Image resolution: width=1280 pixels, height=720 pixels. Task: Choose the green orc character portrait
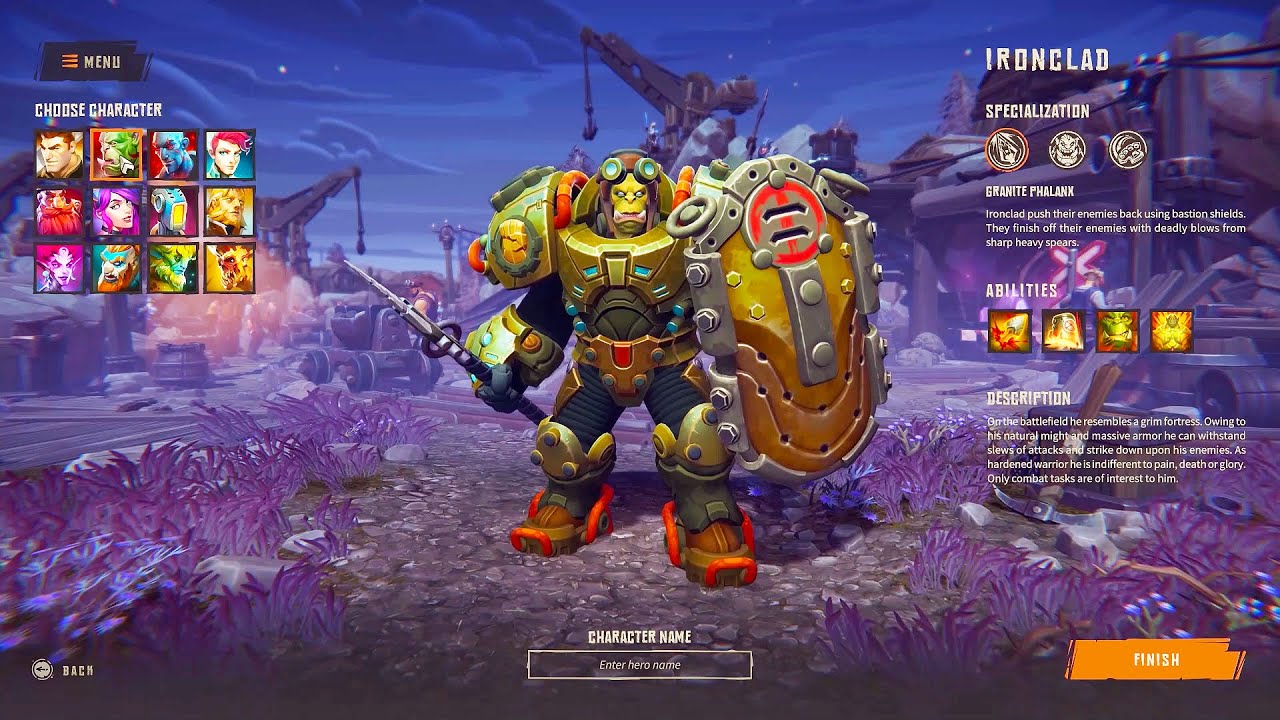tap(117, 155)
